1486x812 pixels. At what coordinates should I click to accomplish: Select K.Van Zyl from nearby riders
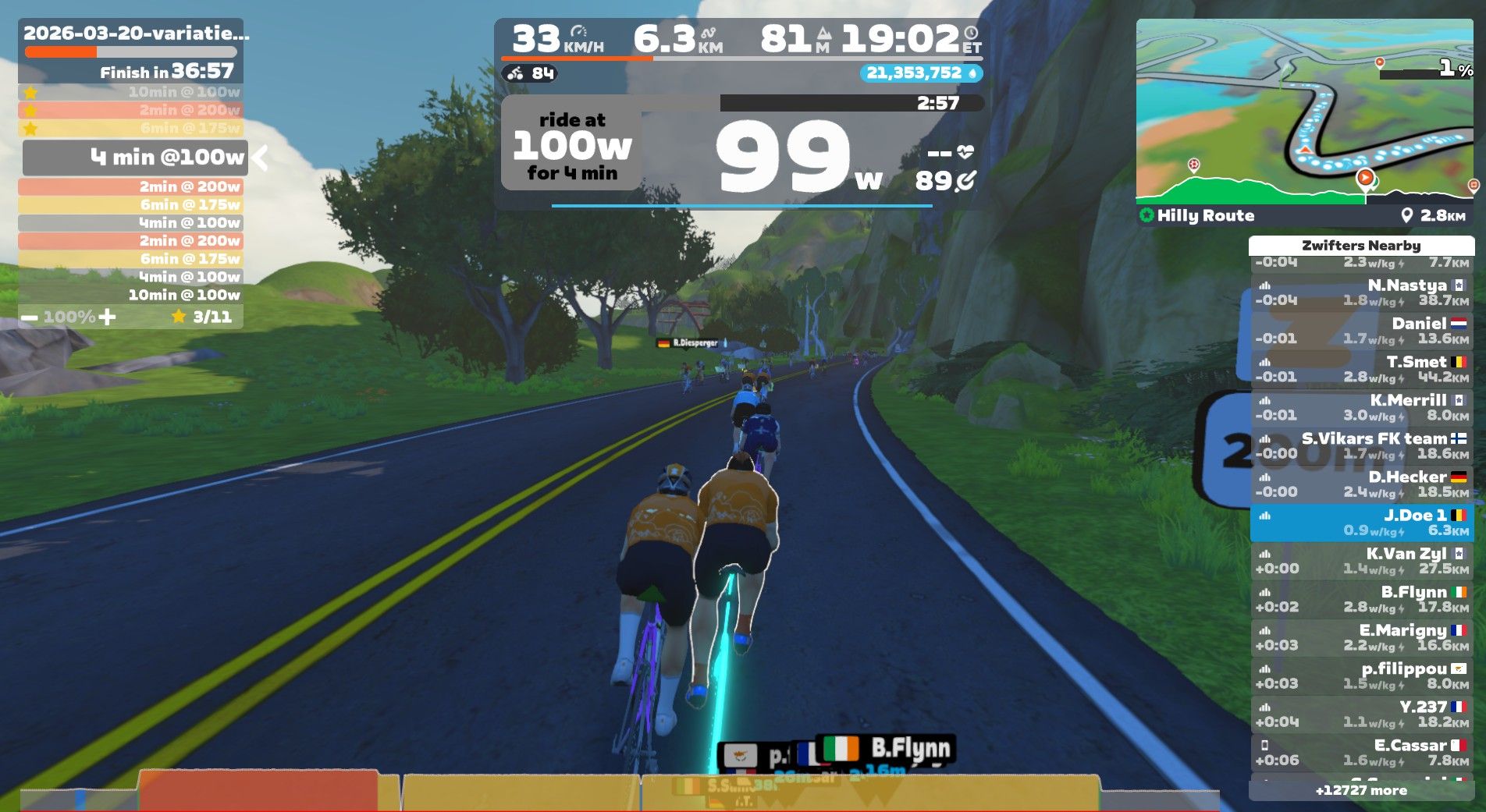point(1361,561)
